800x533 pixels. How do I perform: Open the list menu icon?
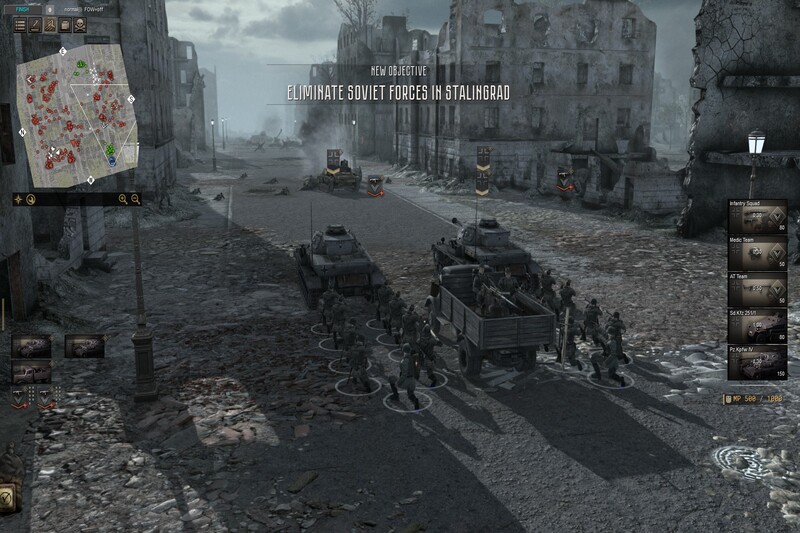click(20, 25)
